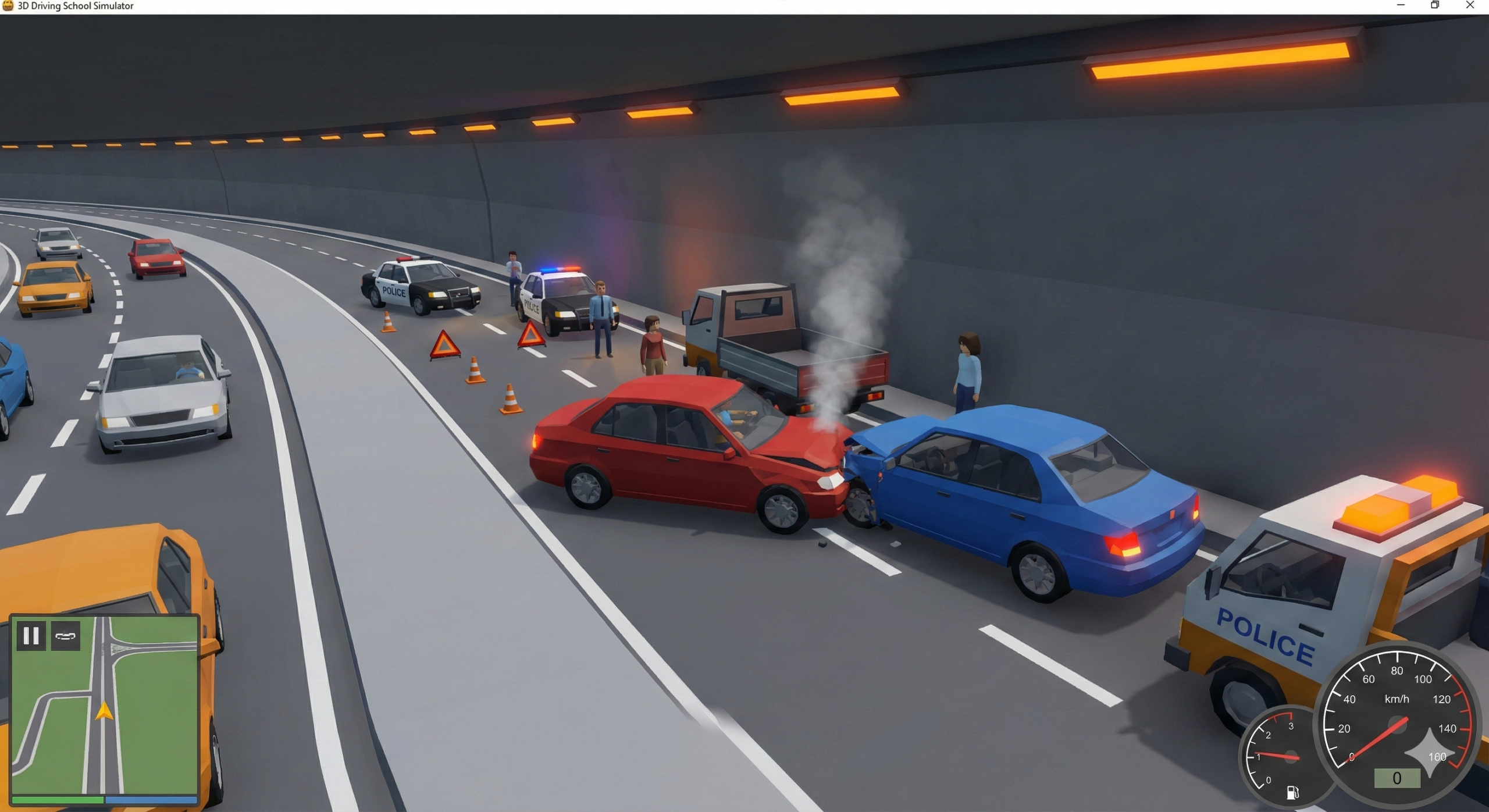This screenshot has width=1489, height=812.
Task: Restore down the game window
Action: 1435,6
